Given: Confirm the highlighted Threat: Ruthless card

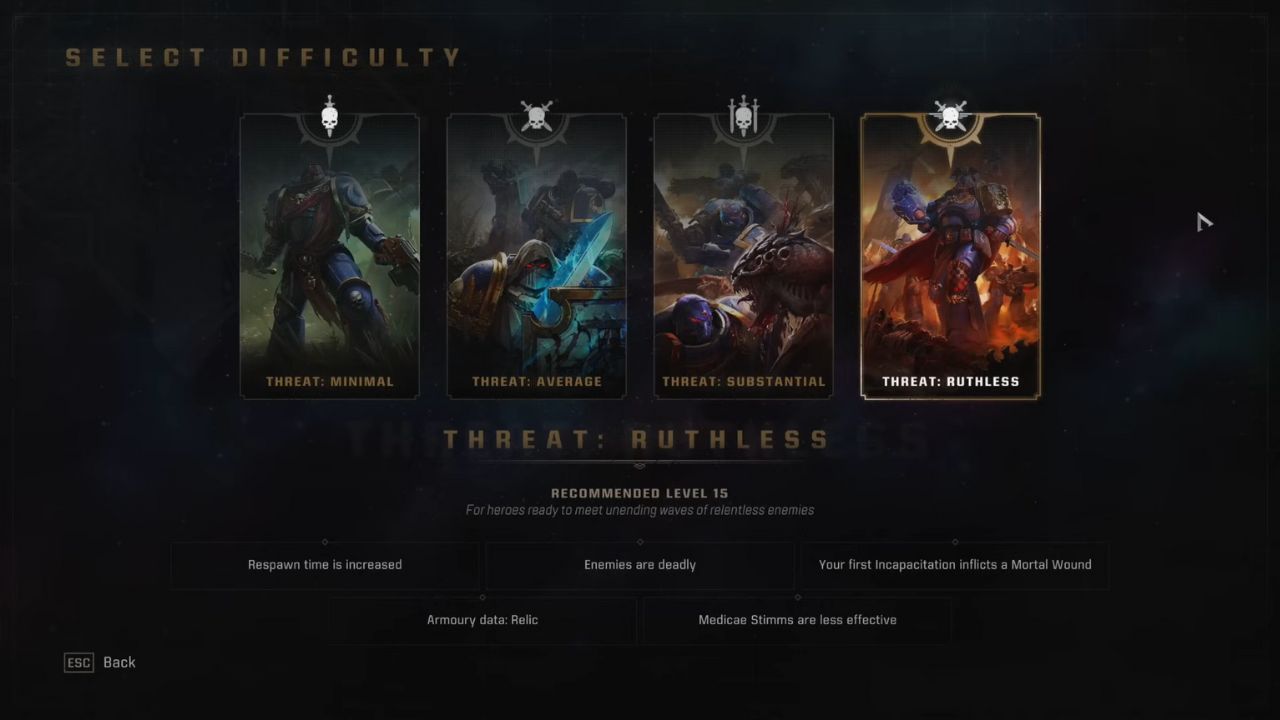Looking at the screenshot, I should coord(950,255).
